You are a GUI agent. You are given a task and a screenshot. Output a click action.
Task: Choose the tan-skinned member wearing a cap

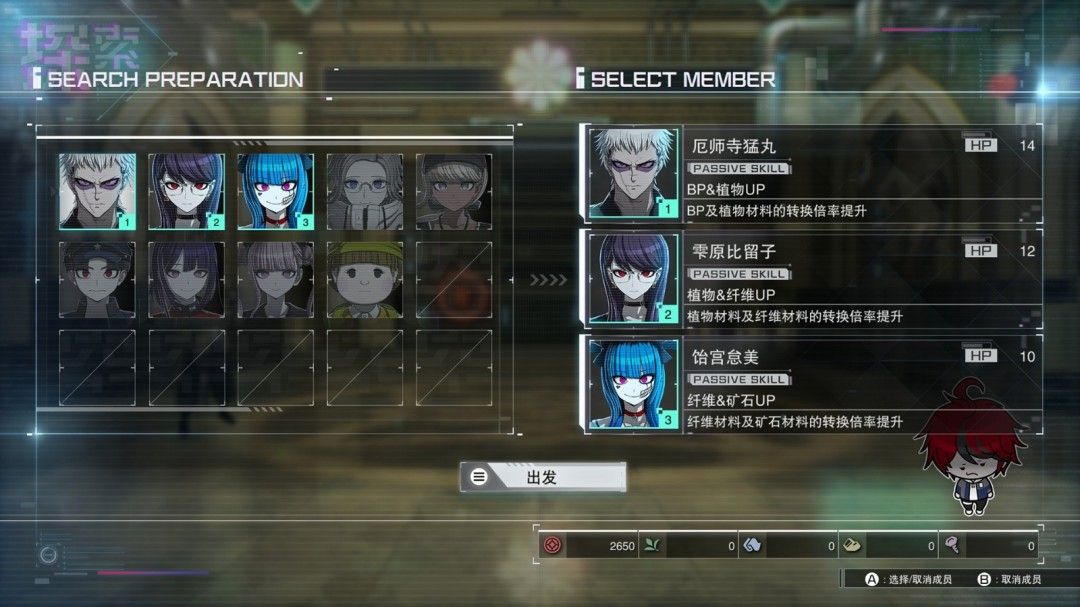(x=453, y=191)
